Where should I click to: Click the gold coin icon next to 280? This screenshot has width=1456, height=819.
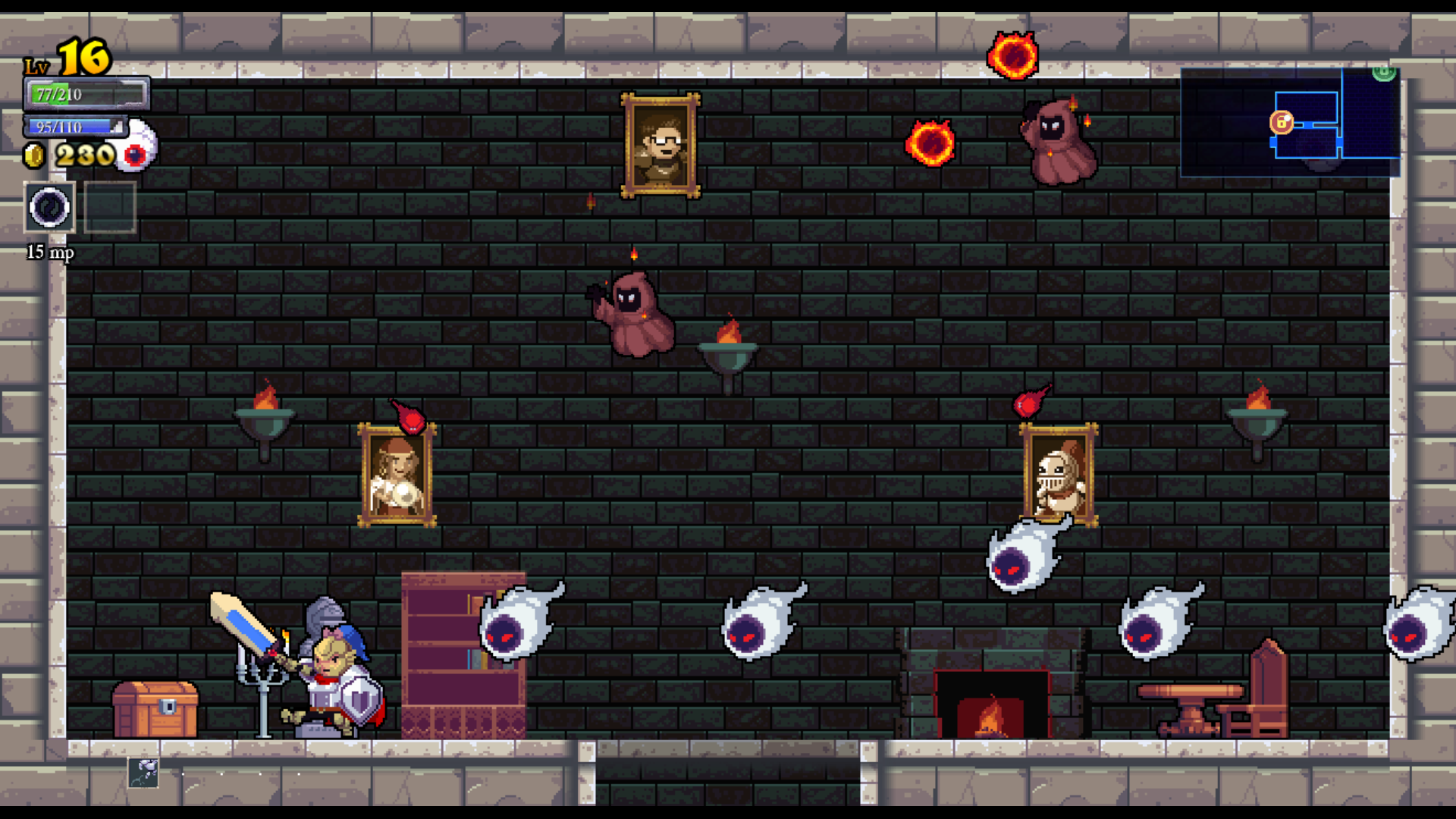33,155
